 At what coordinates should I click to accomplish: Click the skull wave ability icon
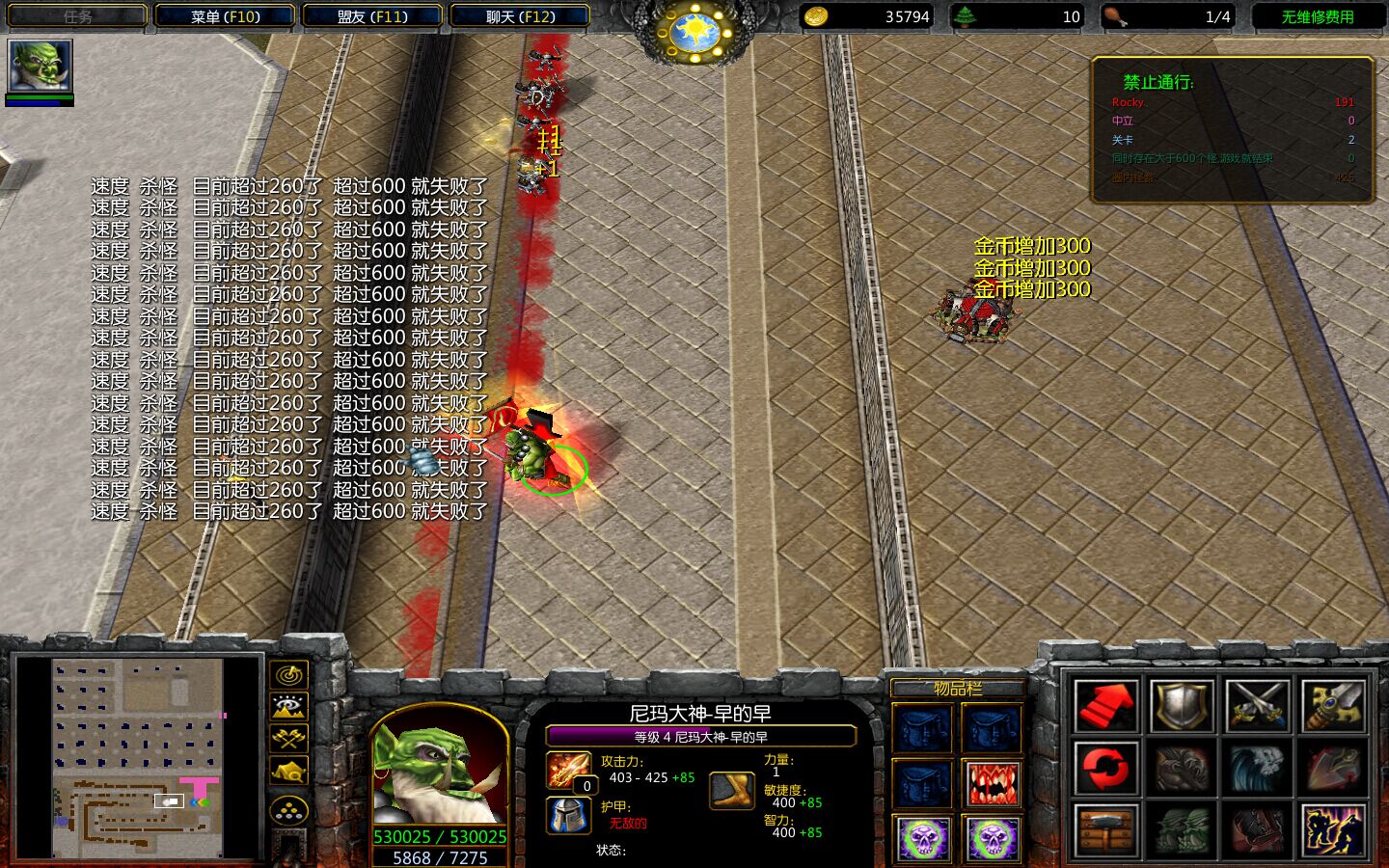tap(1258, 768)
